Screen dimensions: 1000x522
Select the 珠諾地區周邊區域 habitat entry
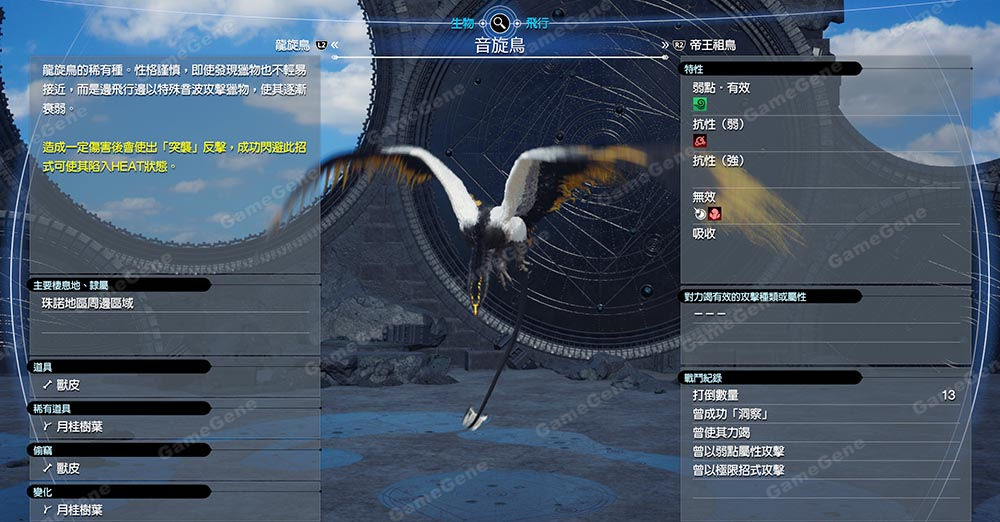pos(87,303)
